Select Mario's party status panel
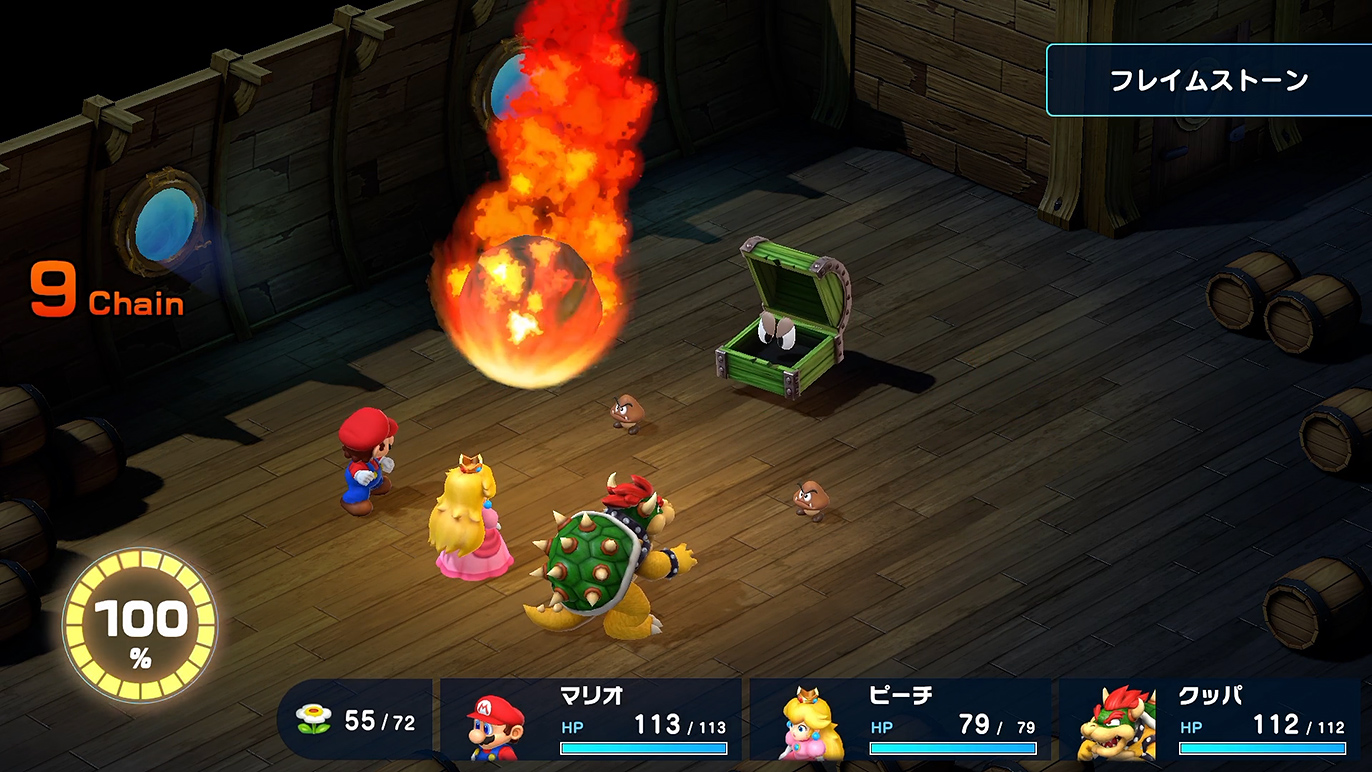Viewport: 1372px width, 772px height. point(591,720)
